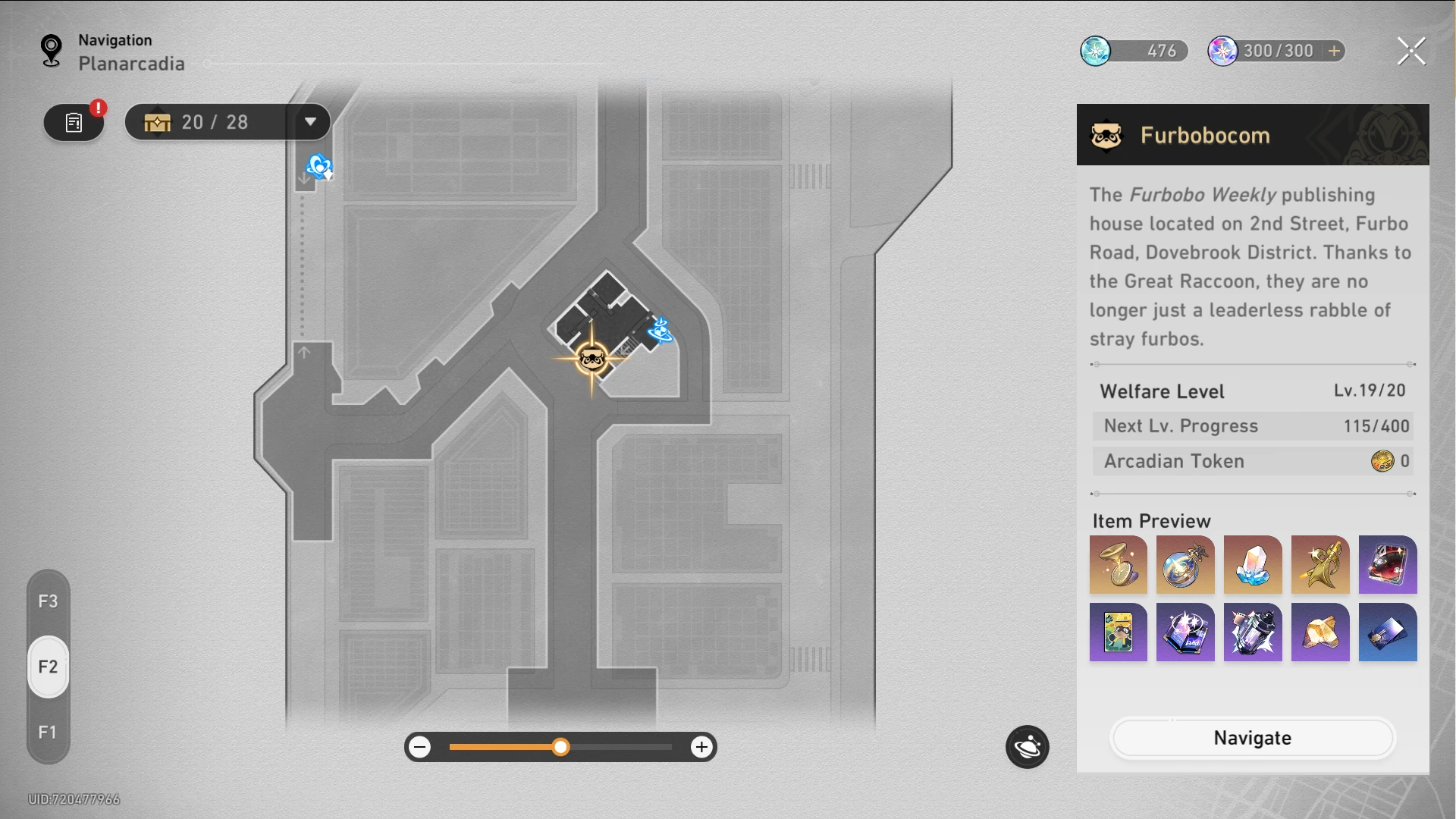This screenshot has height=819, width=1456.
Task: Open the star rail planet map
Action: click(x=1027, y=747)
